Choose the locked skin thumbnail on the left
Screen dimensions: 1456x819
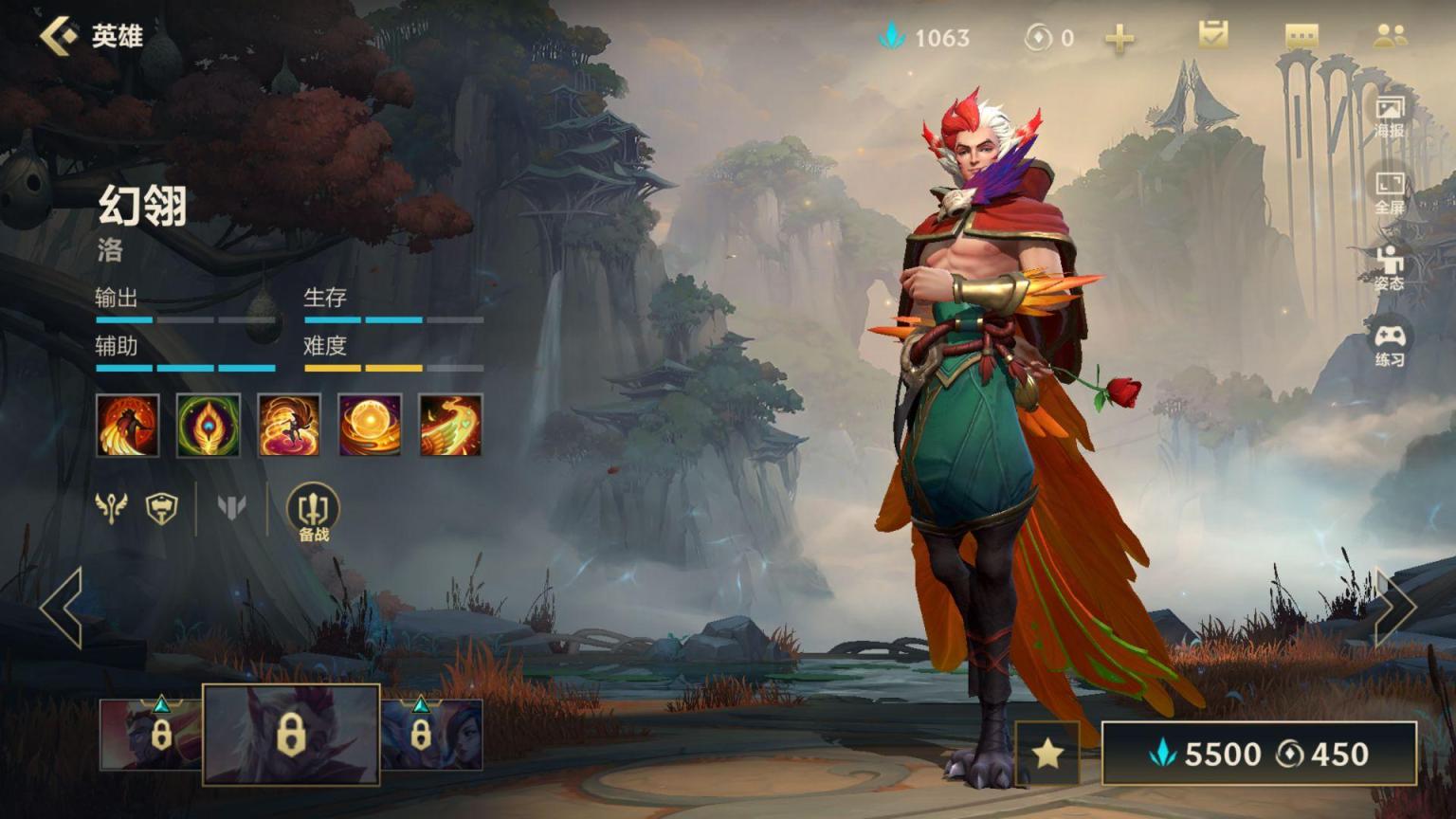152,735
